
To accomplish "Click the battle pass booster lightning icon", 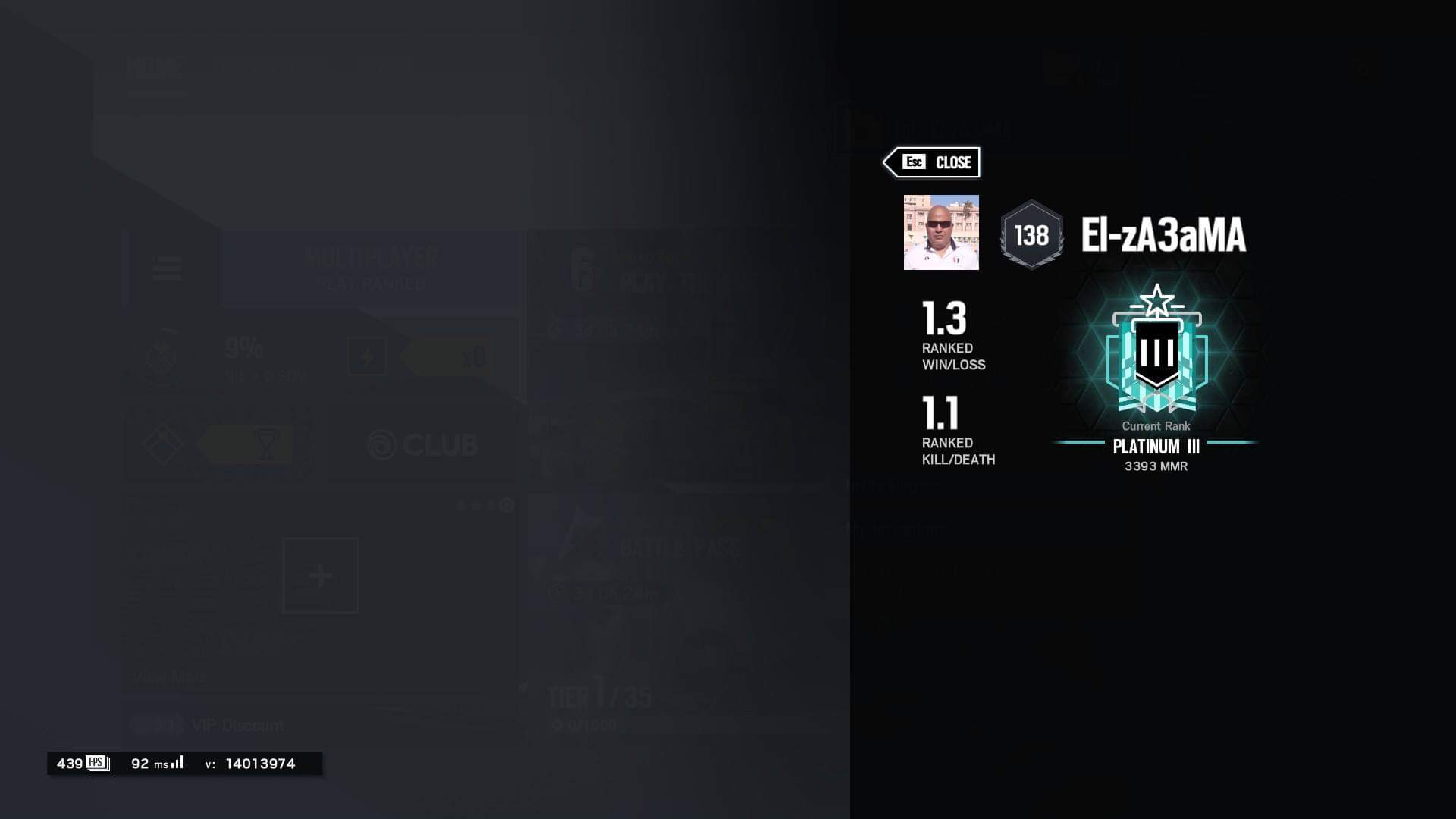I will click(367, 356).
